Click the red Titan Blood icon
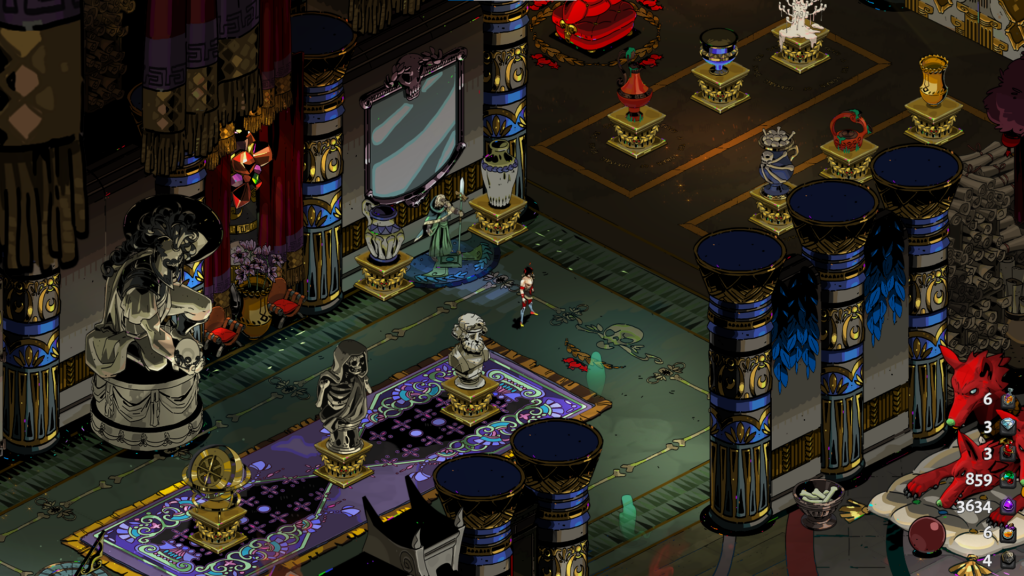 click(x=1008, y=452)
